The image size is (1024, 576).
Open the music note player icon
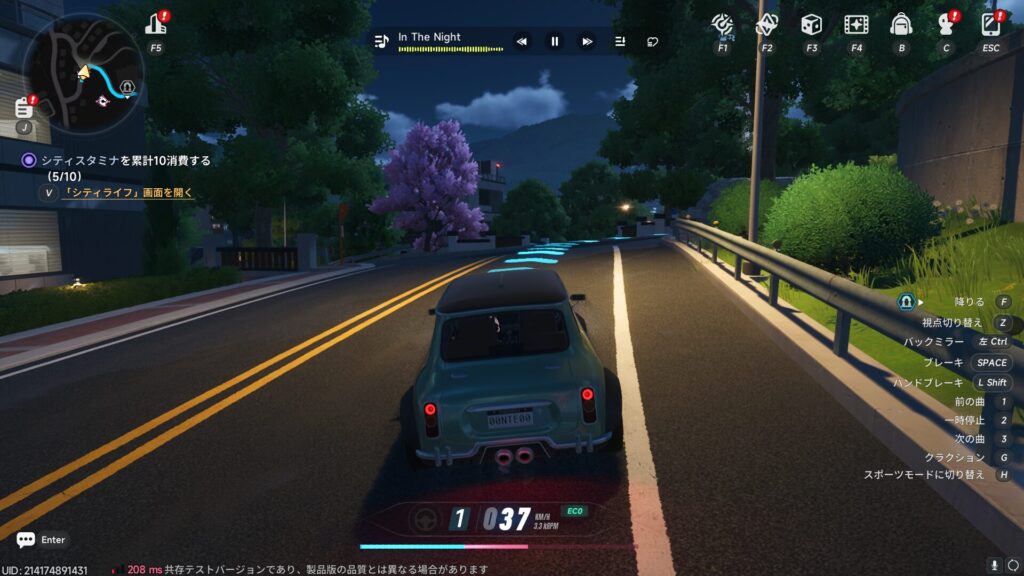pos(380,41)
